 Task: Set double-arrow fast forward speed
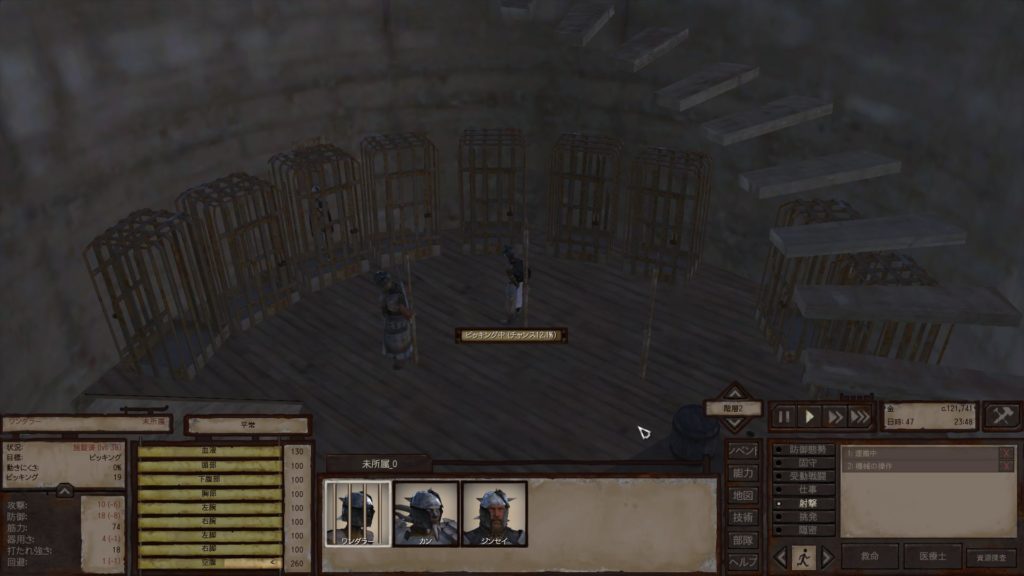pyautogui.click(x=835, y=417)
